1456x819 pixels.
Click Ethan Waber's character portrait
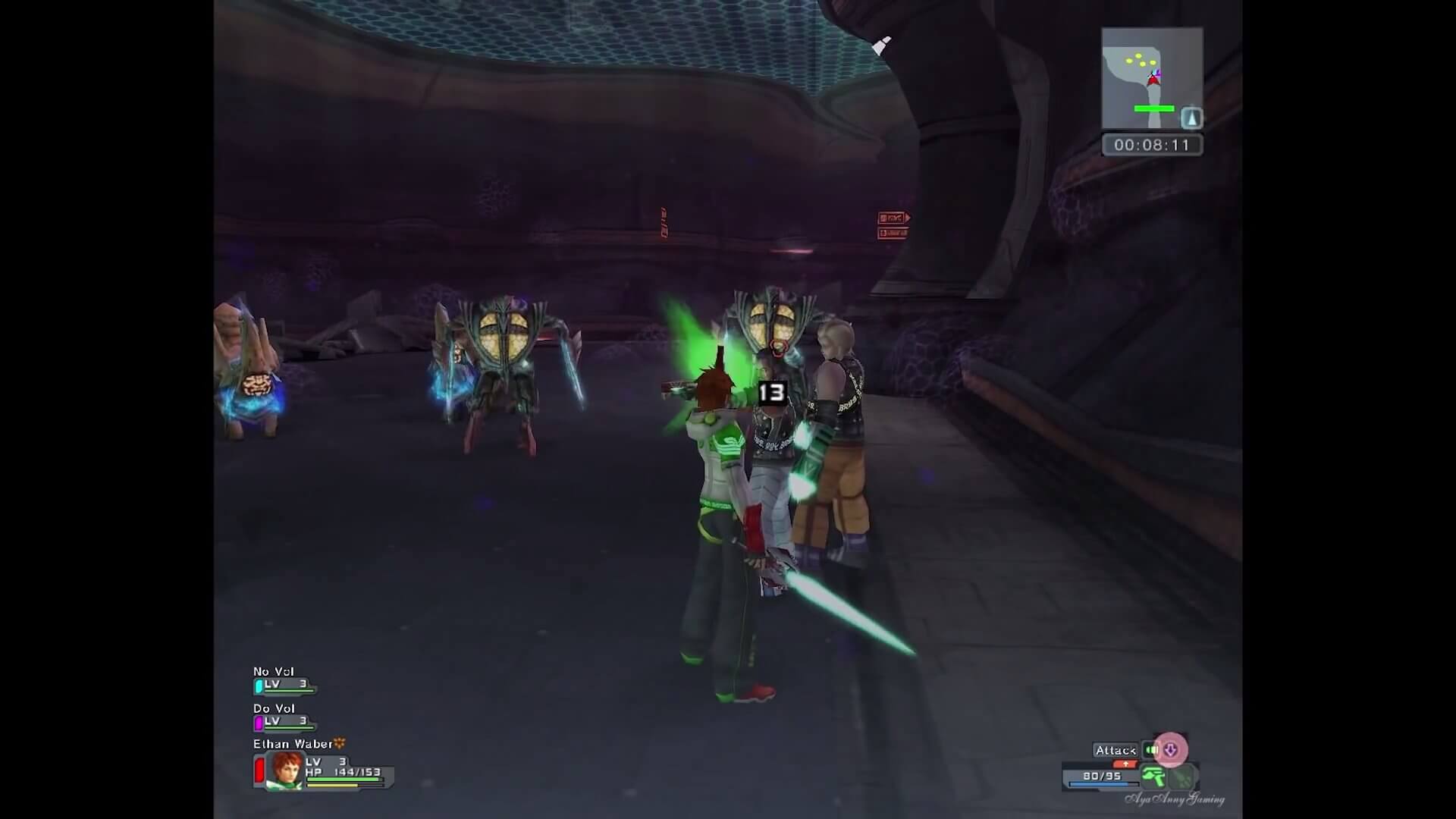(x=285, y=770)
